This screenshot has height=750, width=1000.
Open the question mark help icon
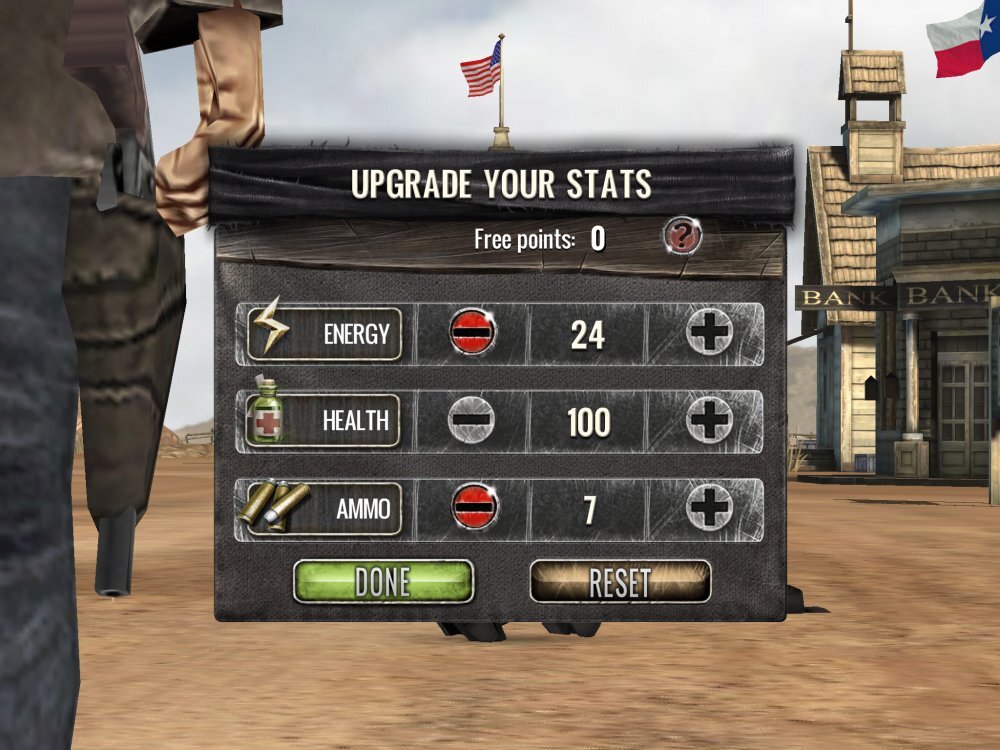point(683,237)
